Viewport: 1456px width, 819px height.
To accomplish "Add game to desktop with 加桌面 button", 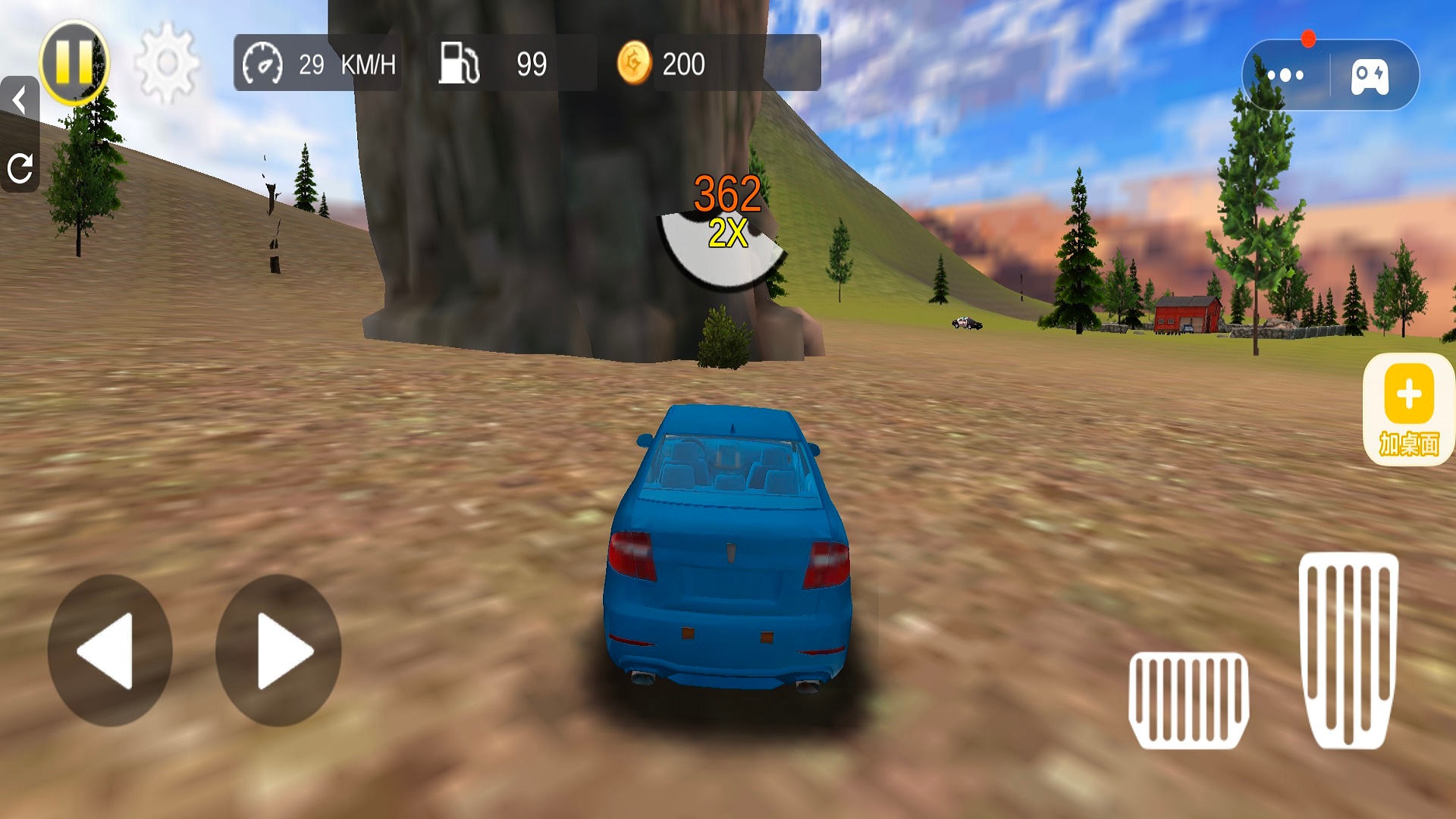I will (x=1408, y=409).
